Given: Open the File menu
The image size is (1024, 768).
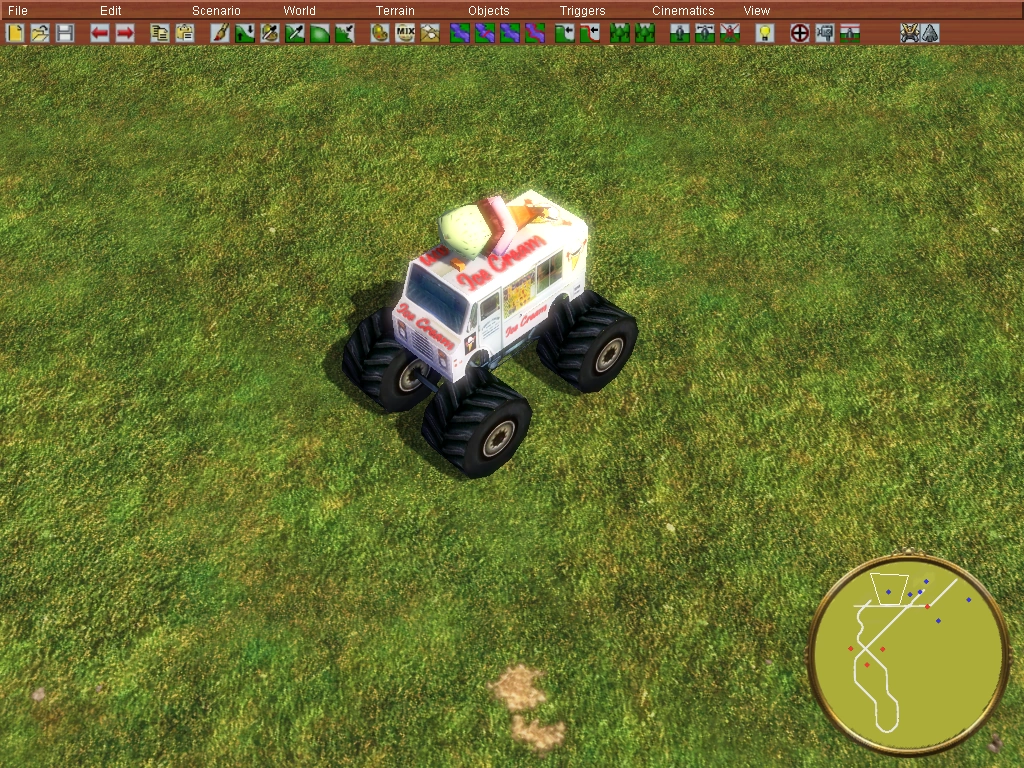Looking at the screenshot, I should (17, 11).
